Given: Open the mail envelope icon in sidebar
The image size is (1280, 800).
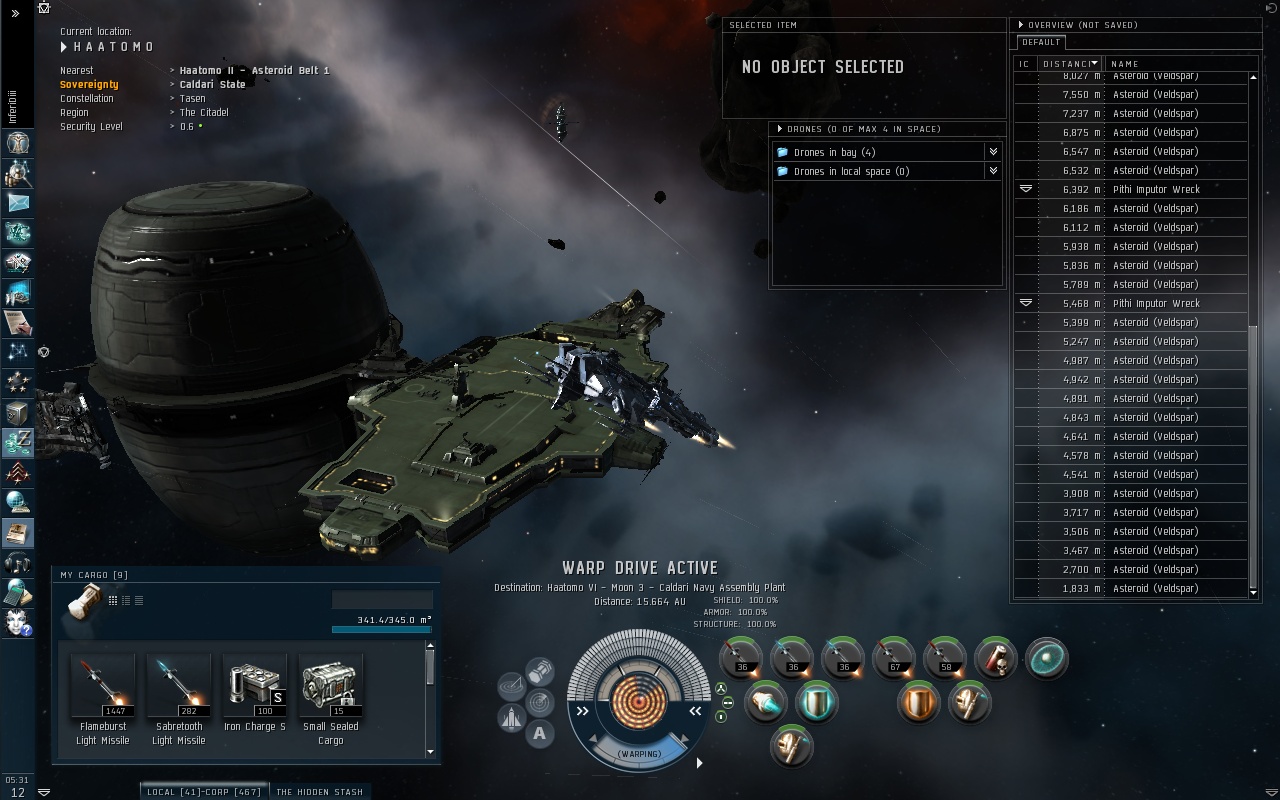Looking at the screenshot, I should tap(19, 203).
